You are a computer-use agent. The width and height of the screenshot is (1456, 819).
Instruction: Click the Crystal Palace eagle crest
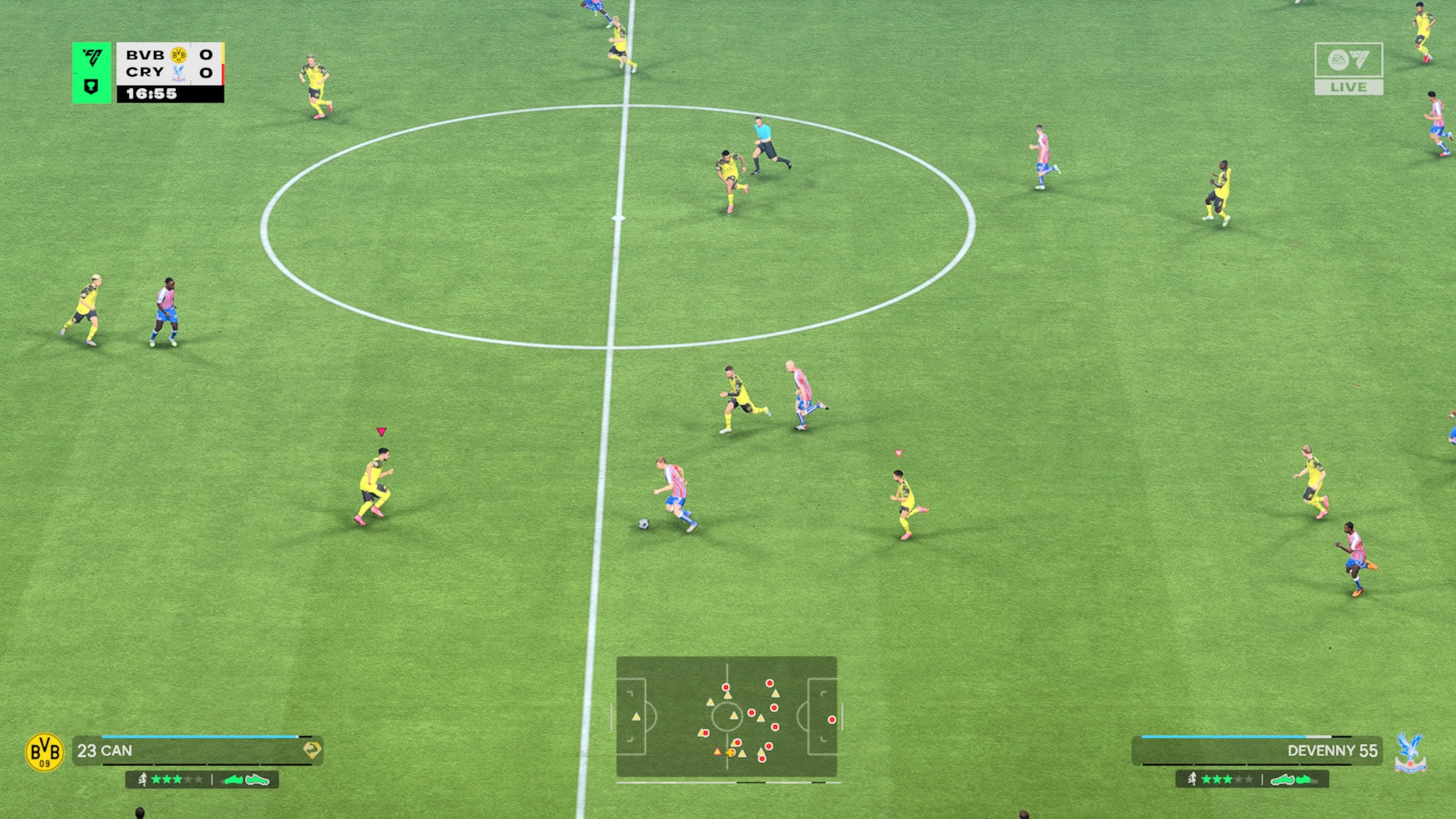click(x=1410, y=752)
